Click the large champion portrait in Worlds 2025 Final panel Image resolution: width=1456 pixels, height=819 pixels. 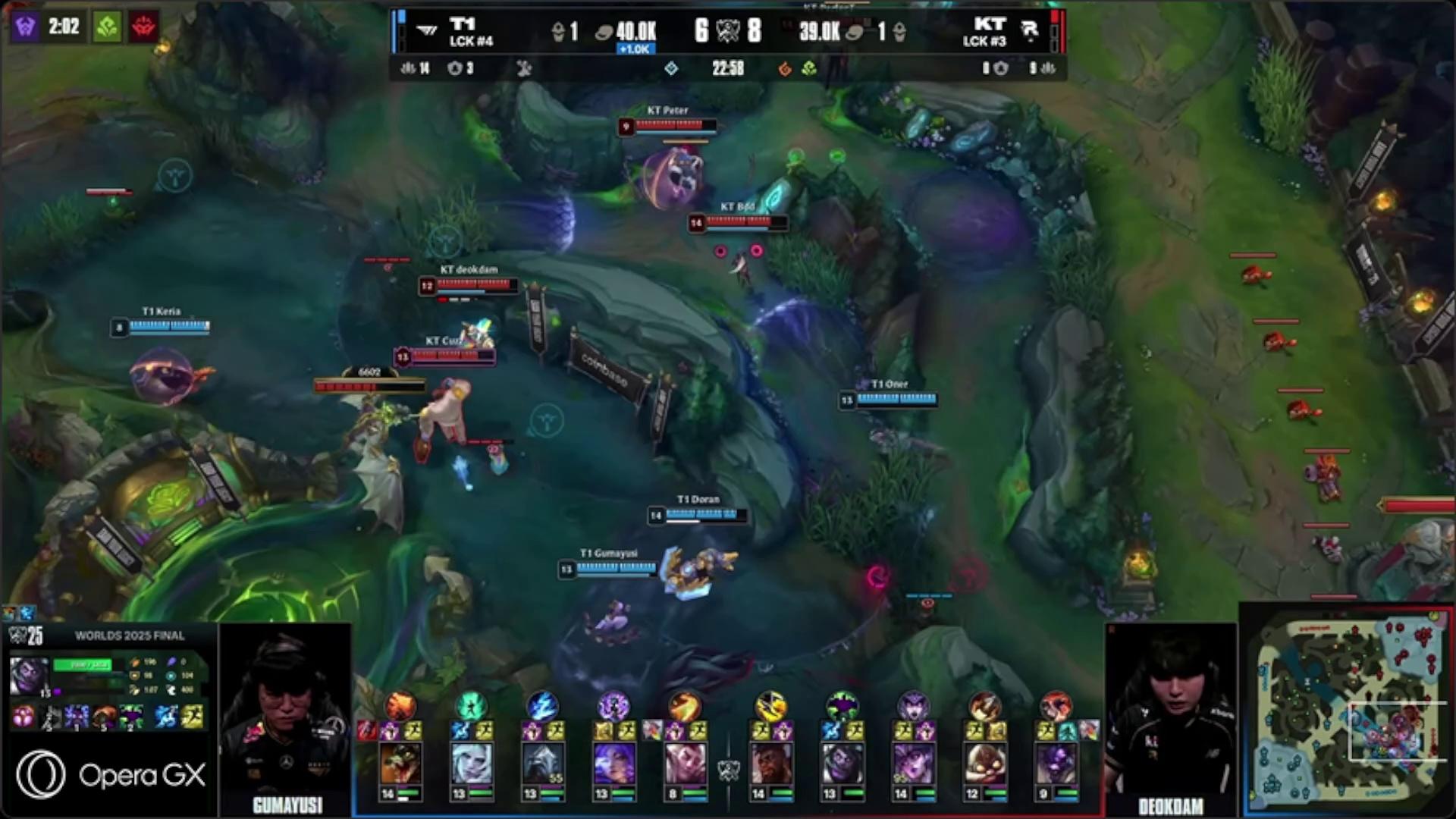coord(29,675)
